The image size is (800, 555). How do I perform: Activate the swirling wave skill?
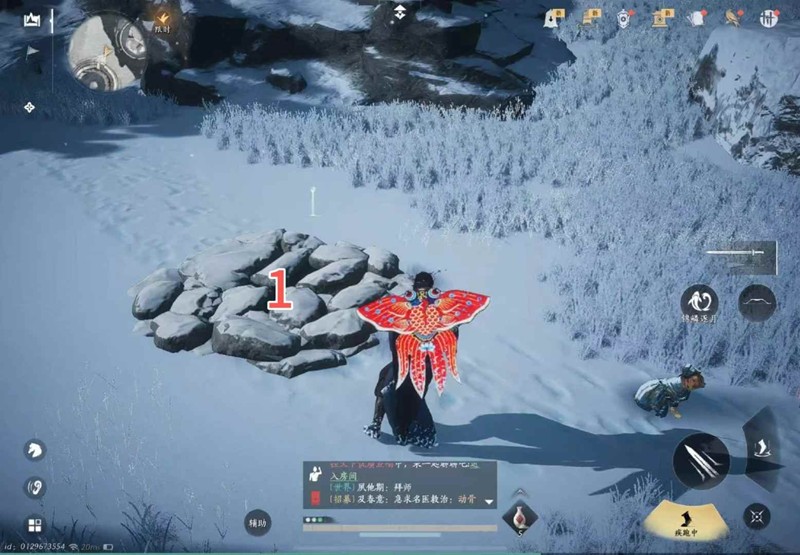tap(699, 302)
